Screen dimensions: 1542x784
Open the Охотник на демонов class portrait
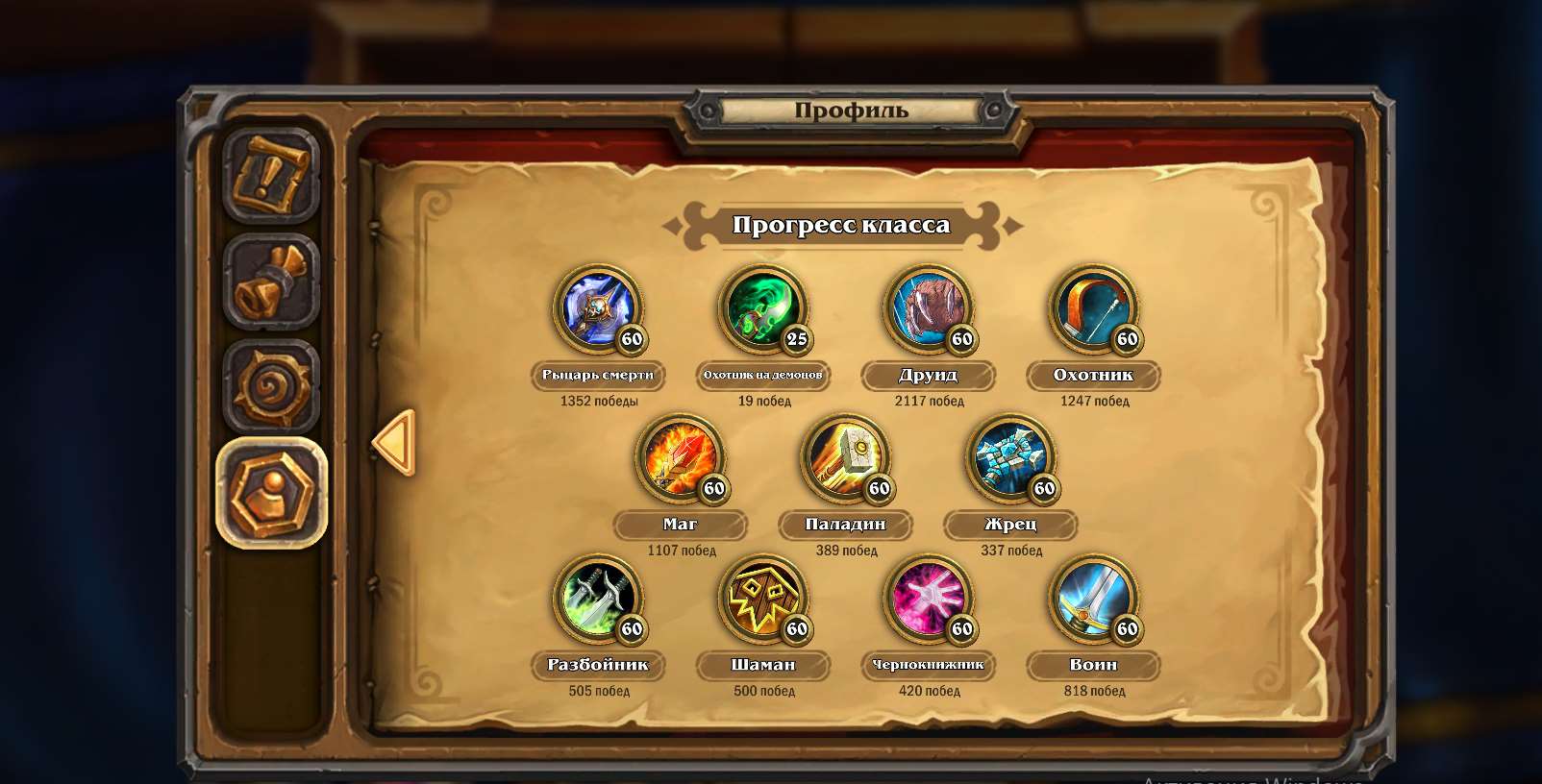(x=761, y=310)
